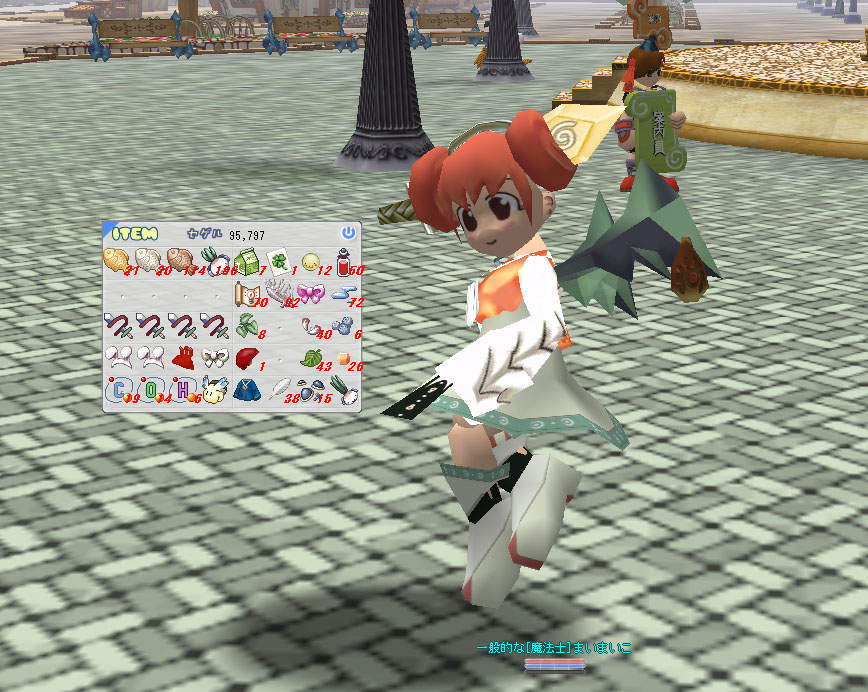Select the scroll with lightbulb icon
The width and height of the screenshot is (868, 692).
(246, 293)
